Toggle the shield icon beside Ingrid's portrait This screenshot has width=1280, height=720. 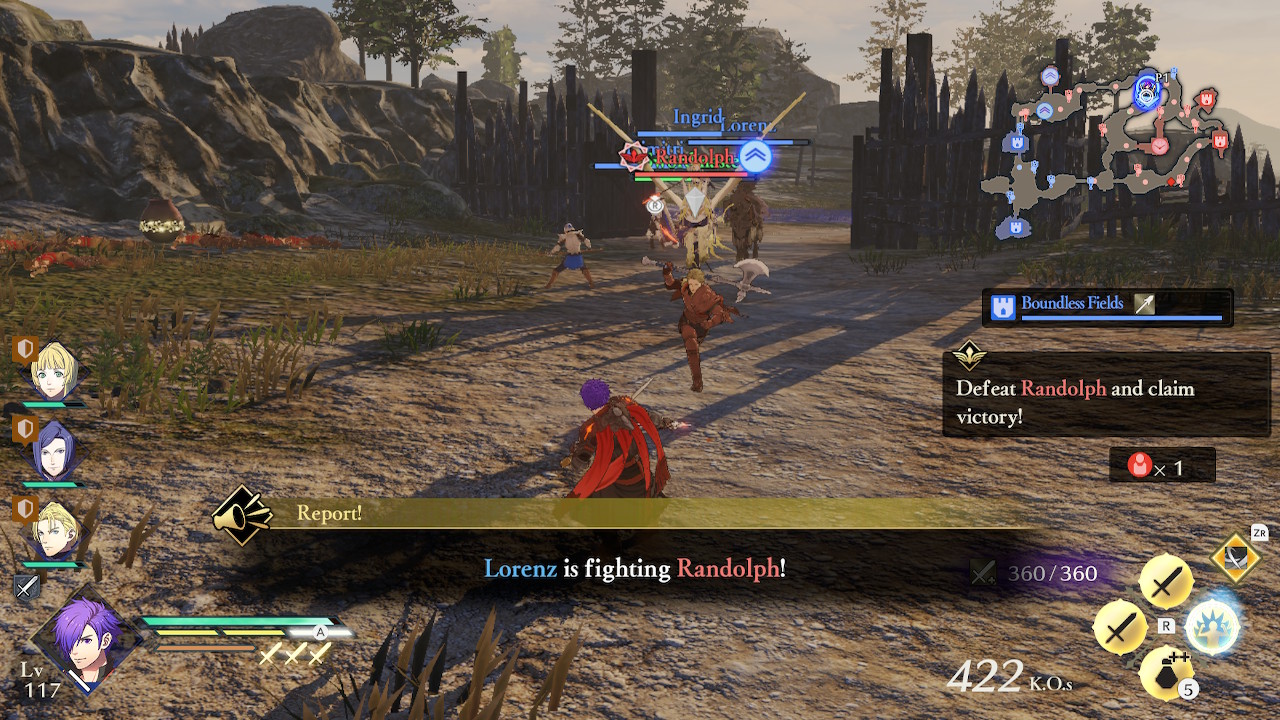click(23, 348)
